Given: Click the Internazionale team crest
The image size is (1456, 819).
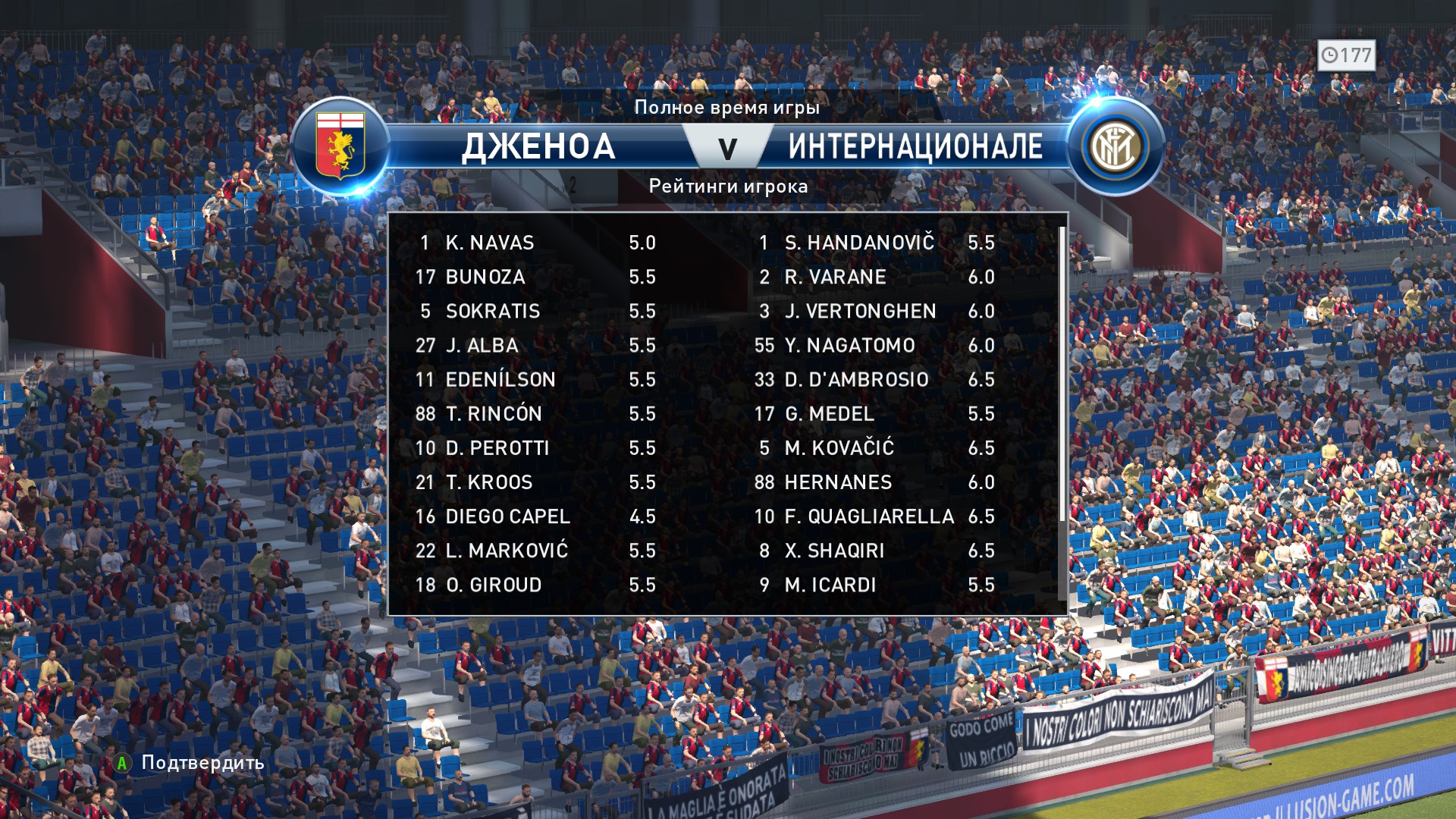Looking at the screenshot, I should tap(1114, 146).
